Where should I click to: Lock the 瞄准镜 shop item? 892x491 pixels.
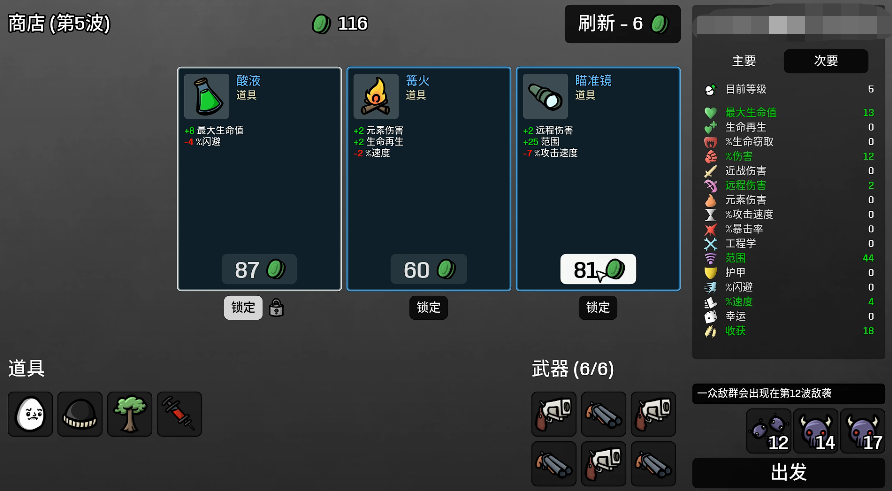(598, 308)
